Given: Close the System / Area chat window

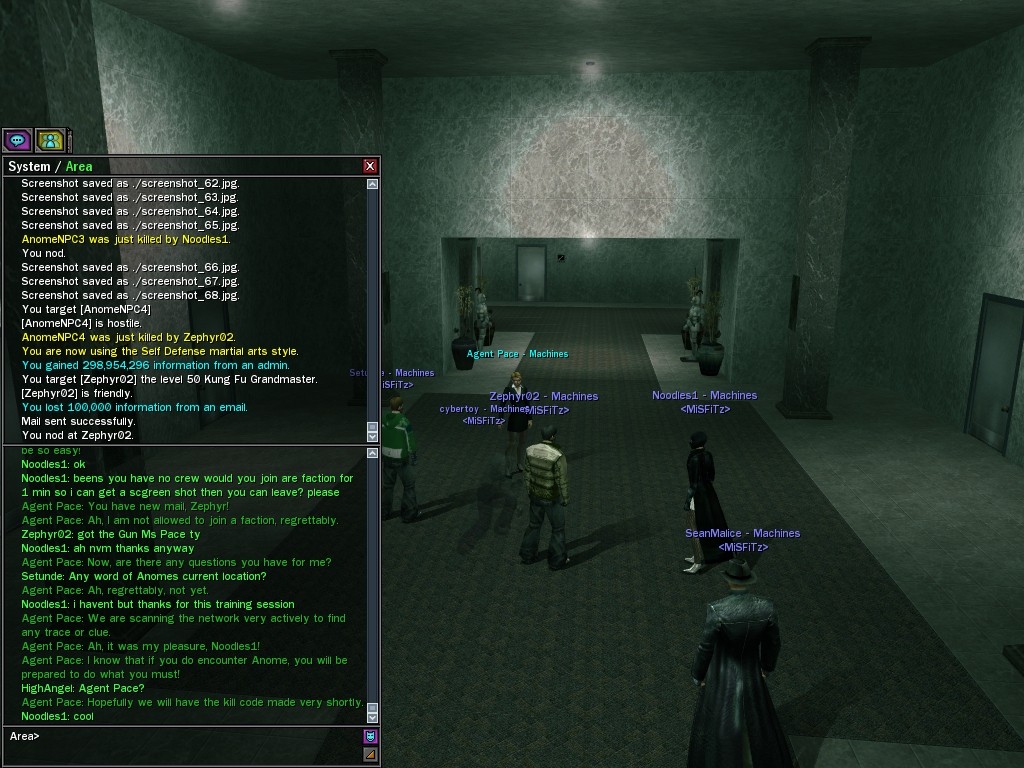Looking at the screenshot, I should coord(370,166).
